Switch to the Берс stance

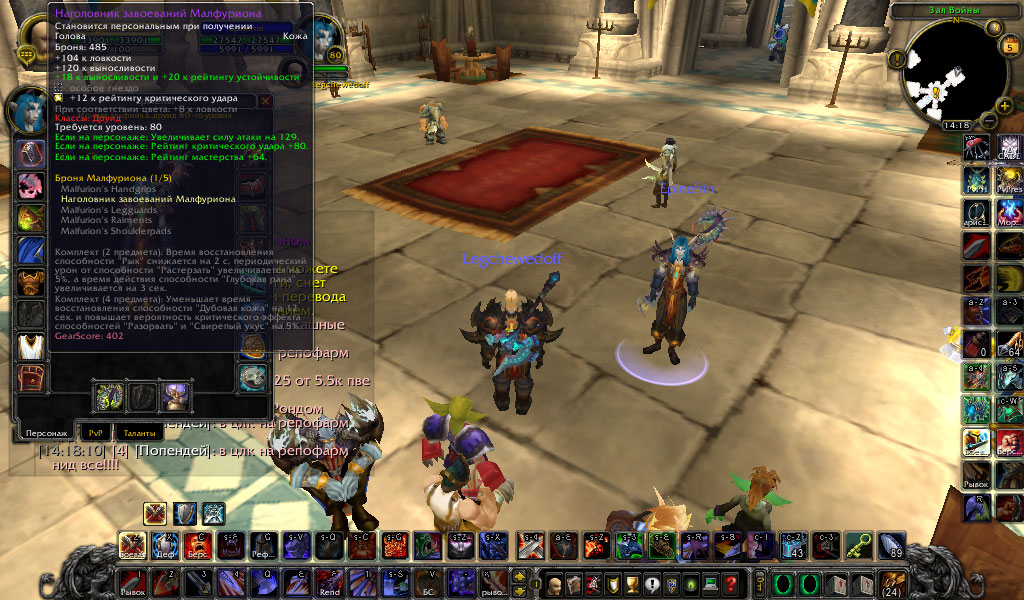click(196, 545)
